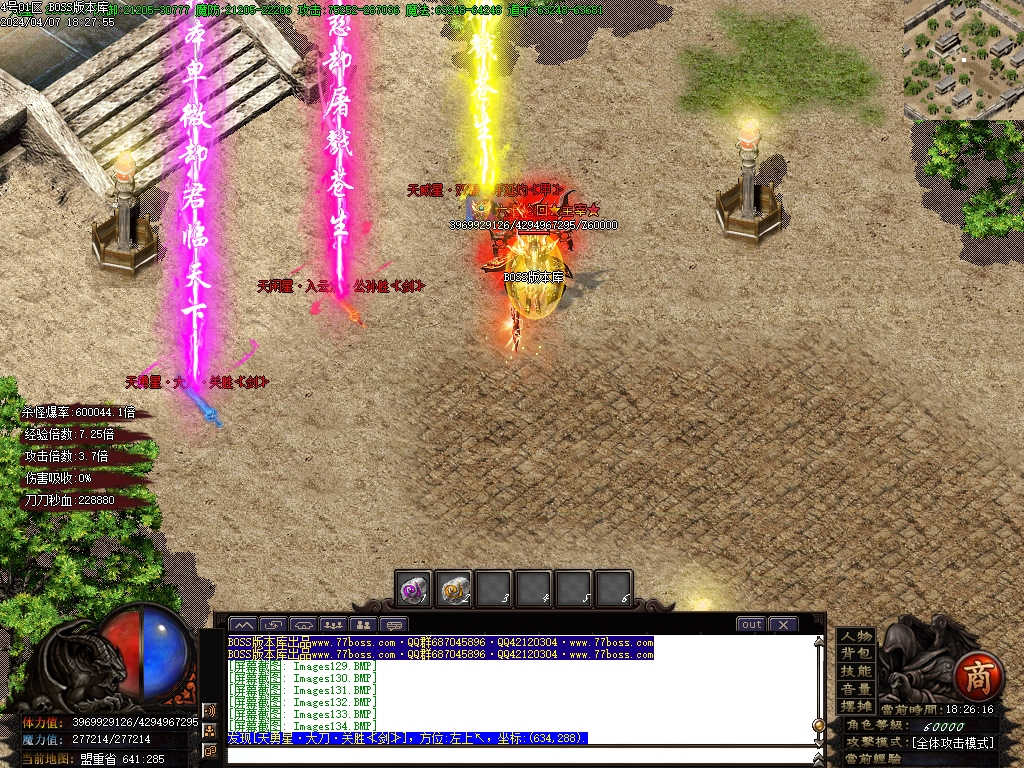
Task: Open the 音量 sound settings
Action: (x=855, y=689)
